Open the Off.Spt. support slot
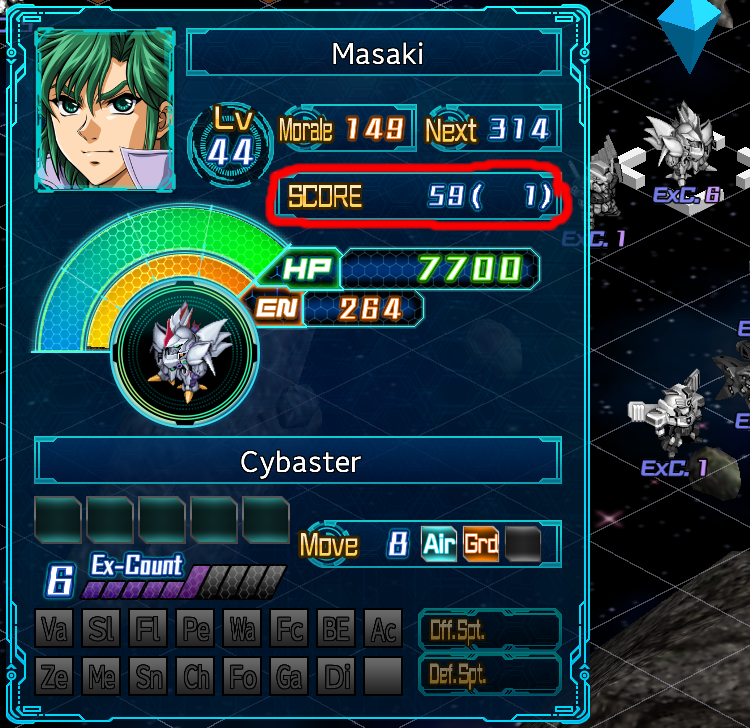 [x=489, y=630]
